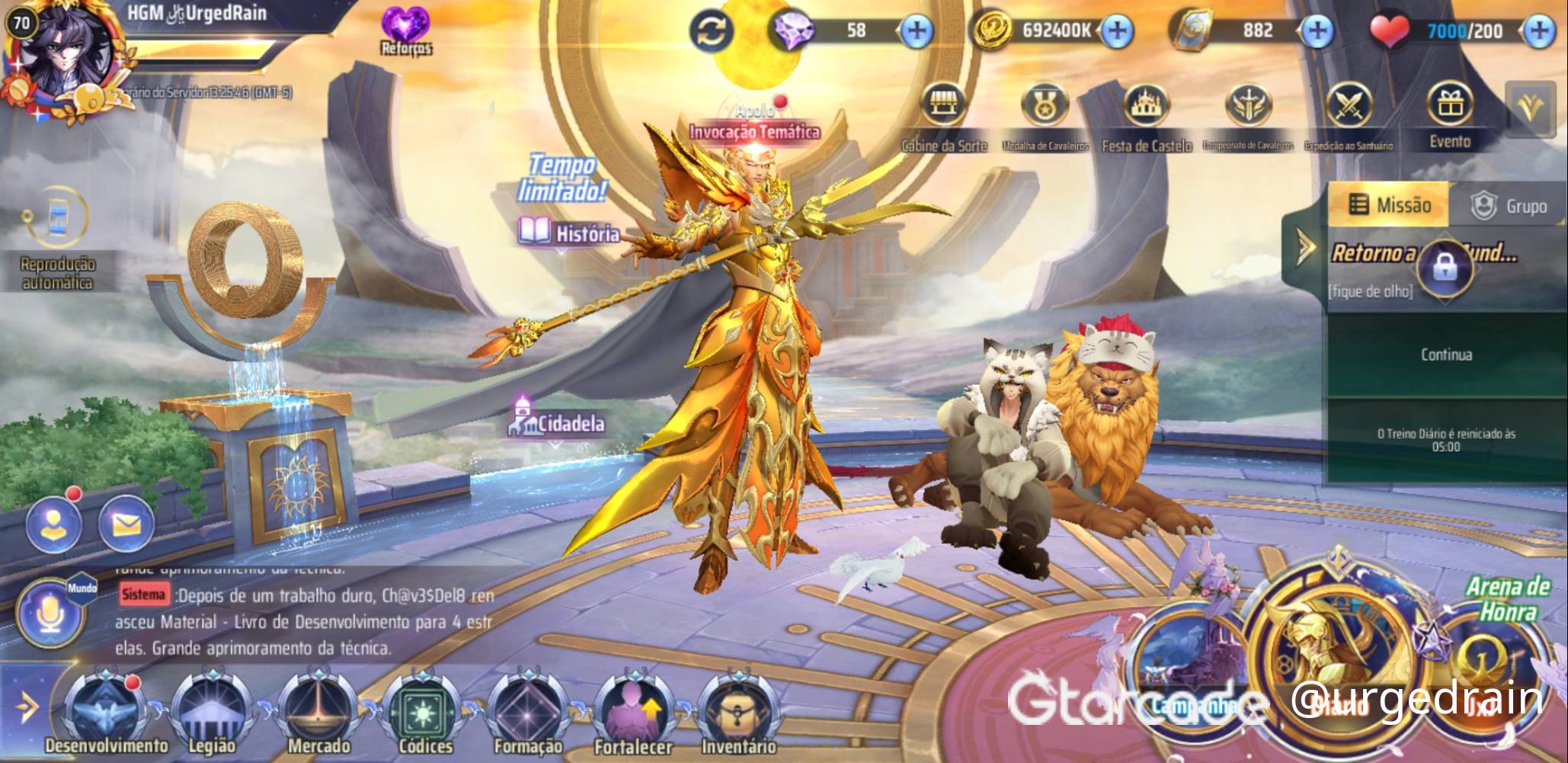This screenshot has height=763, width=1568.
Task: Switch to the Grupo tab
Action: tap(1509, 206)
